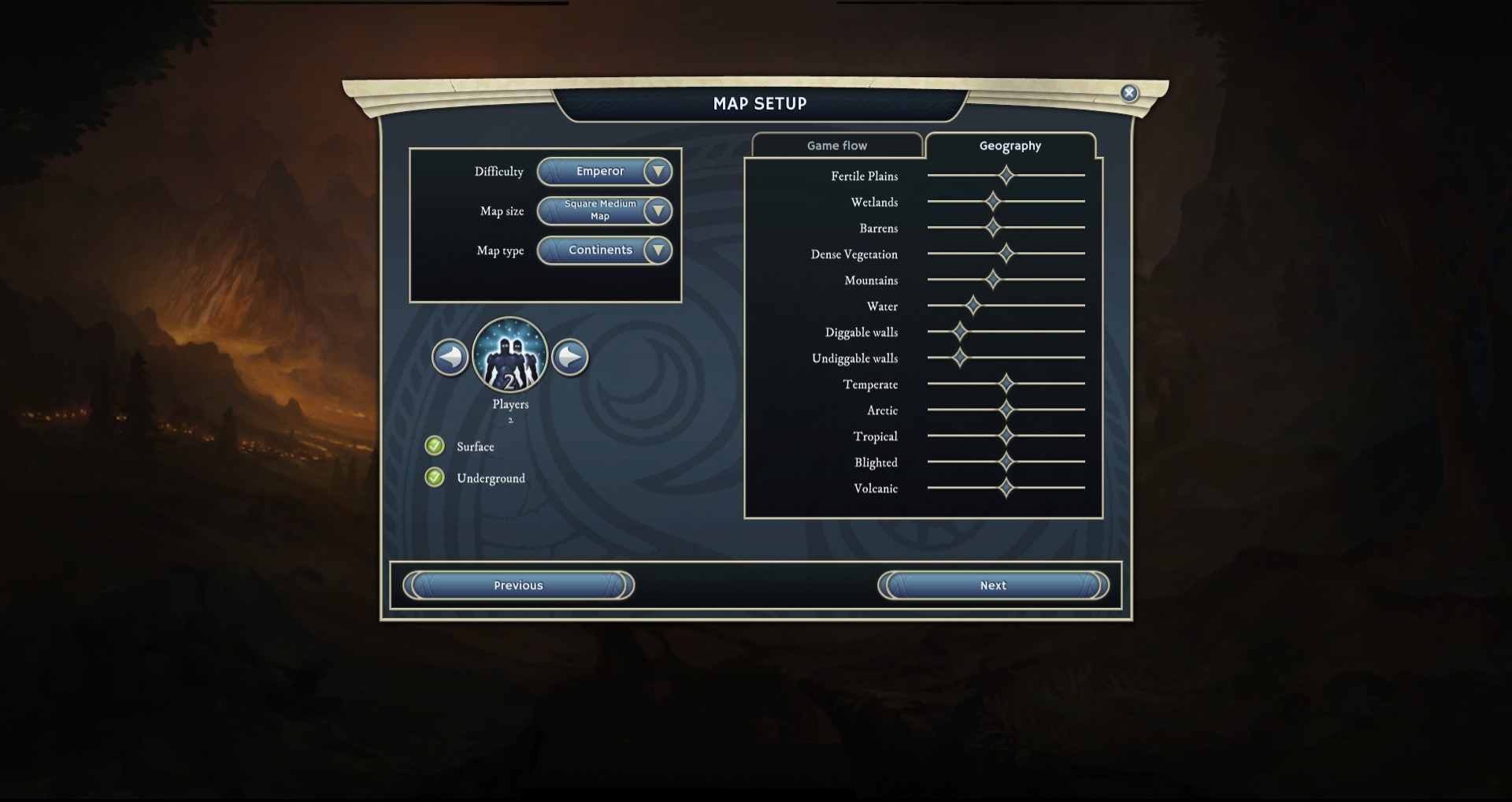The width and height of the screenshot is (1512, 802).
Task: Select the Geography tab
Action: [x=1010, y=146]
